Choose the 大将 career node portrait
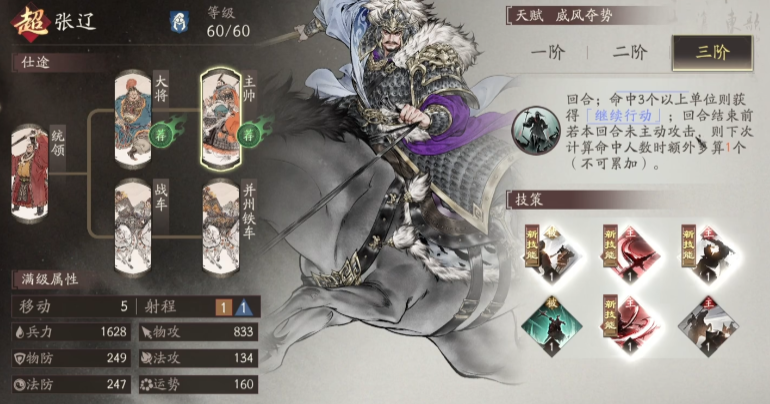Viewport: 770px width, 404px height. point(133,112)
